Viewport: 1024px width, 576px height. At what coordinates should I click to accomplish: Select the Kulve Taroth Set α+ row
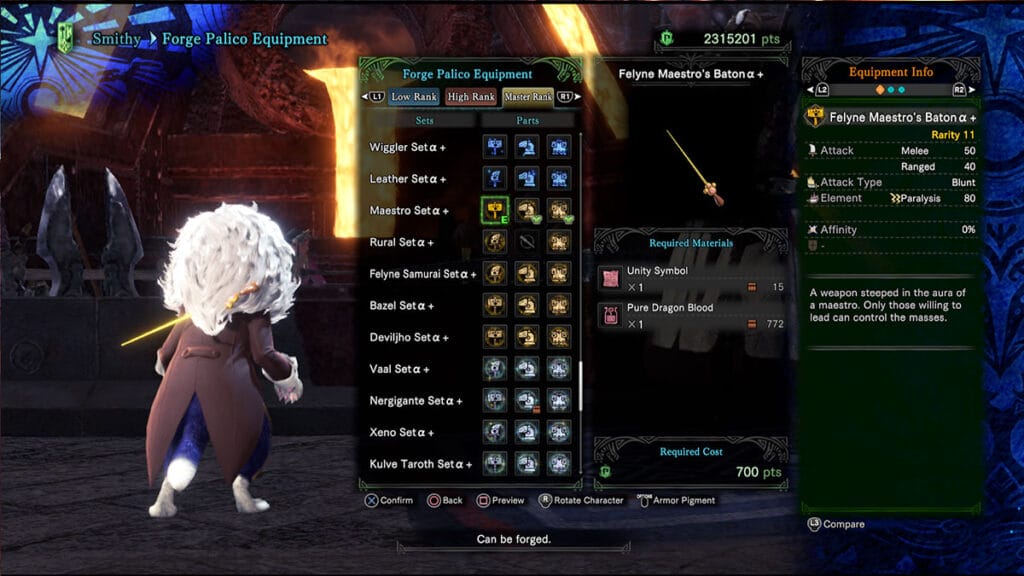coord(420,464)
